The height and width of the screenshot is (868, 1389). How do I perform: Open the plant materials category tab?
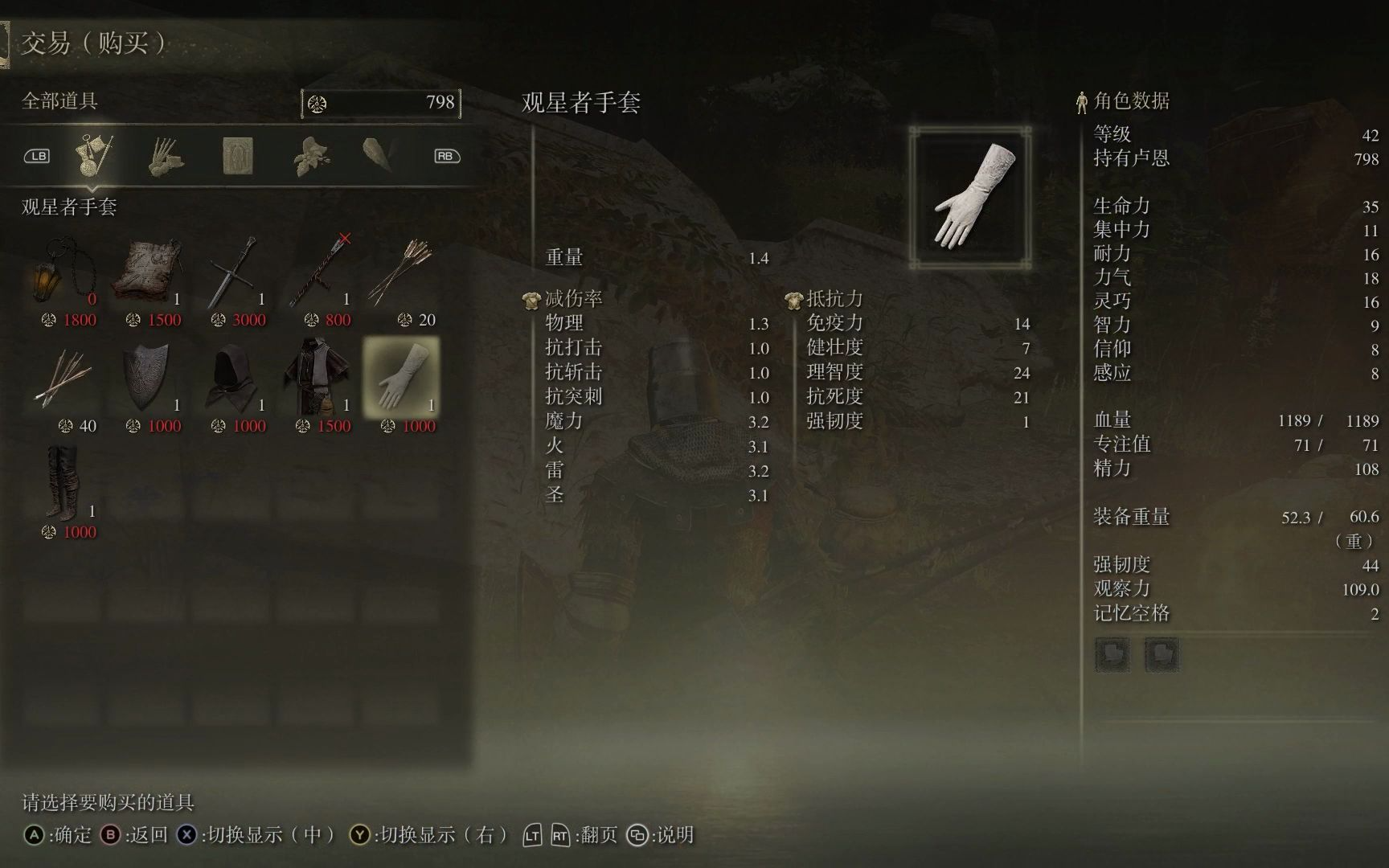click(311, 155)
